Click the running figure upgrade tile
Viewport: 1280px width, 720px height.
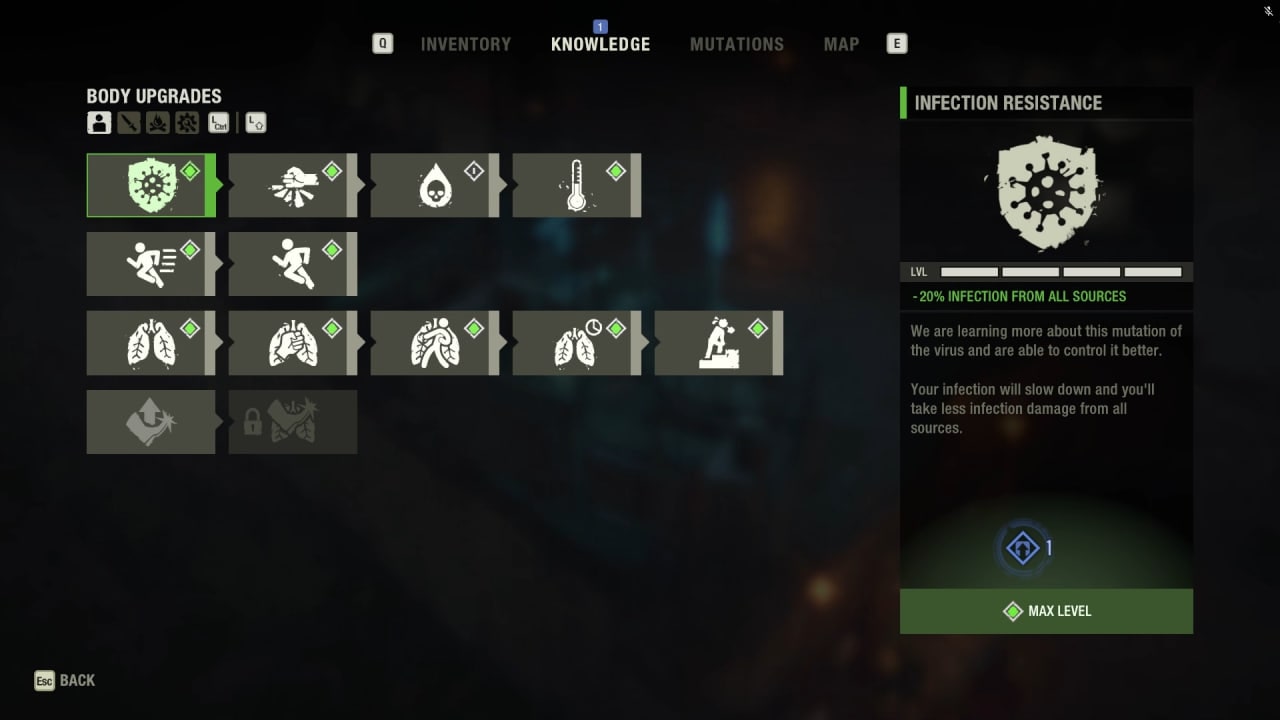pos(292,264)
